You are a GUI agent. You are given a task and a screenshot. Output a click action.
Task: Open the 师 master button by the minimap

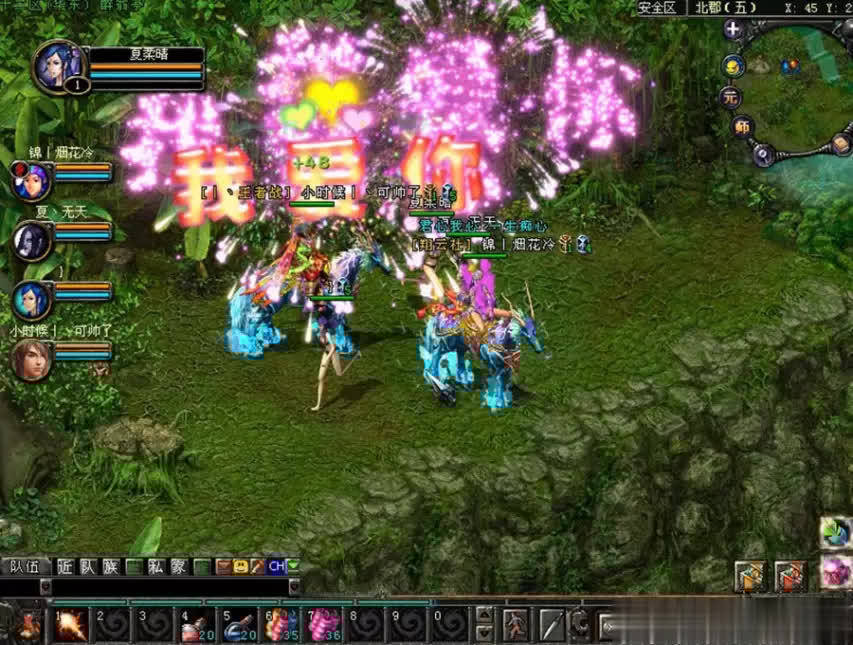pos(741,127)
